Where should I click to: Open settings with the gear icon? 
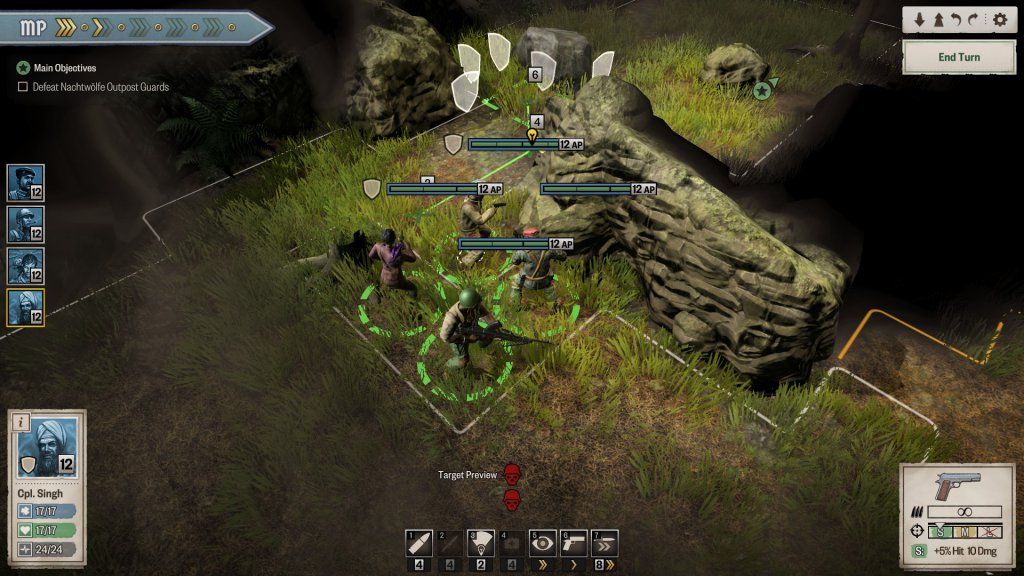click(x=999, y=20)
